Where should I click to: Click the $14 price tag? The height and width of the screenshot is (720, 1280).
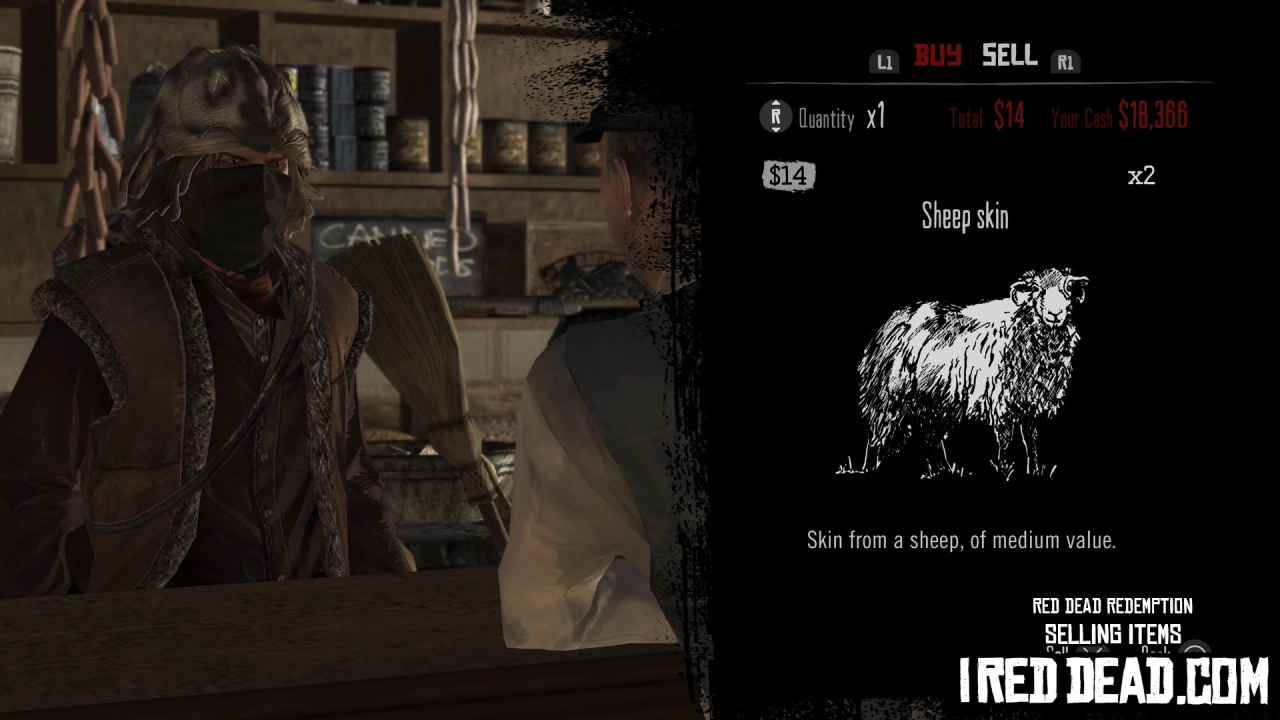coord(788,176)
